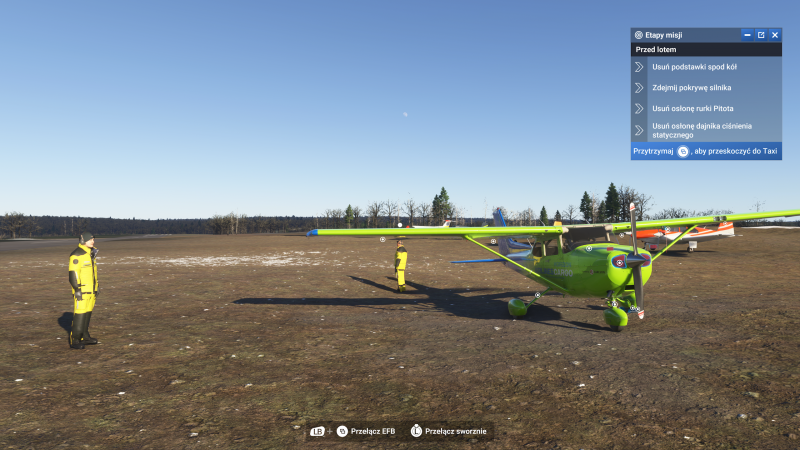The image size is (800, 450).
Task: Select Usuń osłonę dajnika ciśnienia statycznego
Action: pyautogui.click(x=701, y=130)
